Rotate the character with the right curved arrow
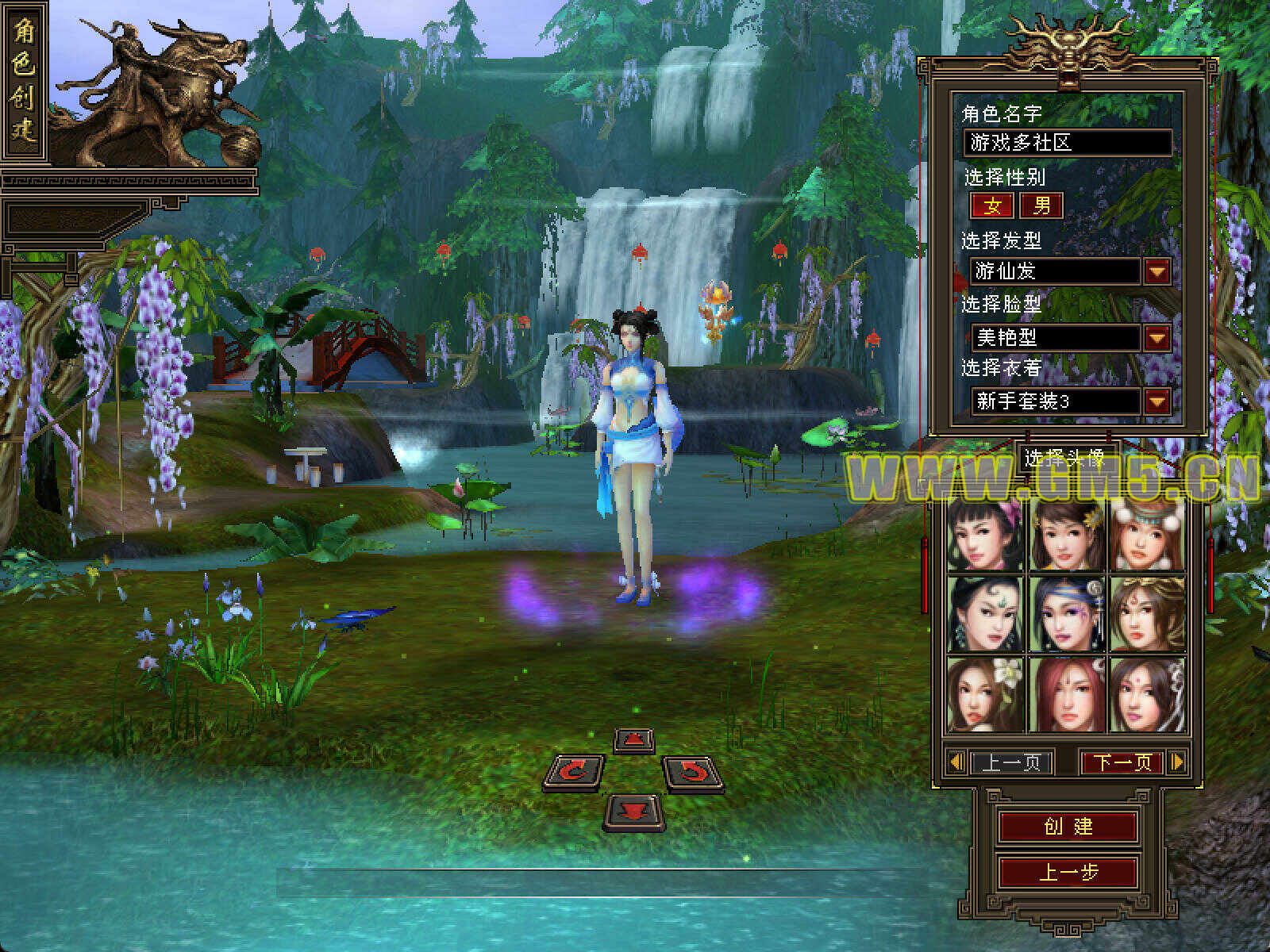 (x=693, y=772)
